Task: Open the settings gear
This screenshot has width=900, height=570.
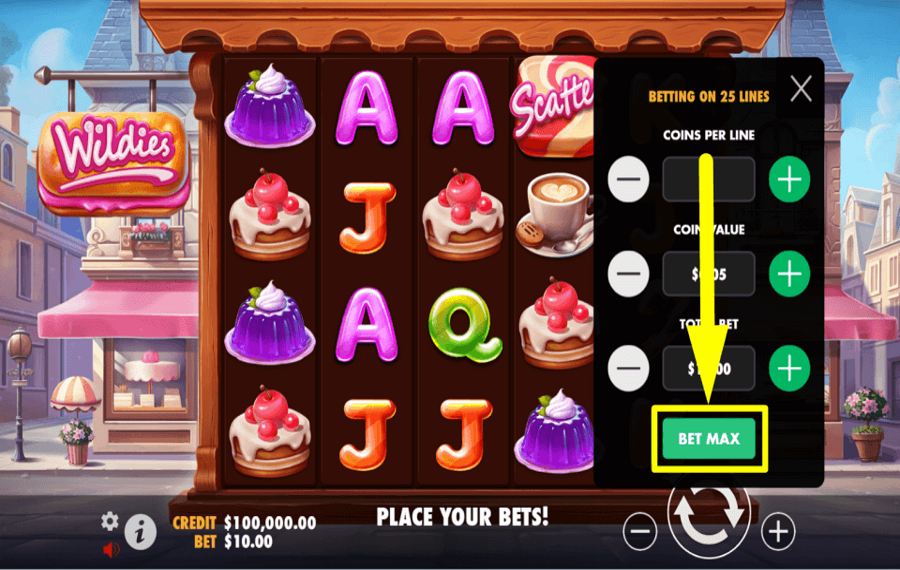Action: (x=109, y=521)
